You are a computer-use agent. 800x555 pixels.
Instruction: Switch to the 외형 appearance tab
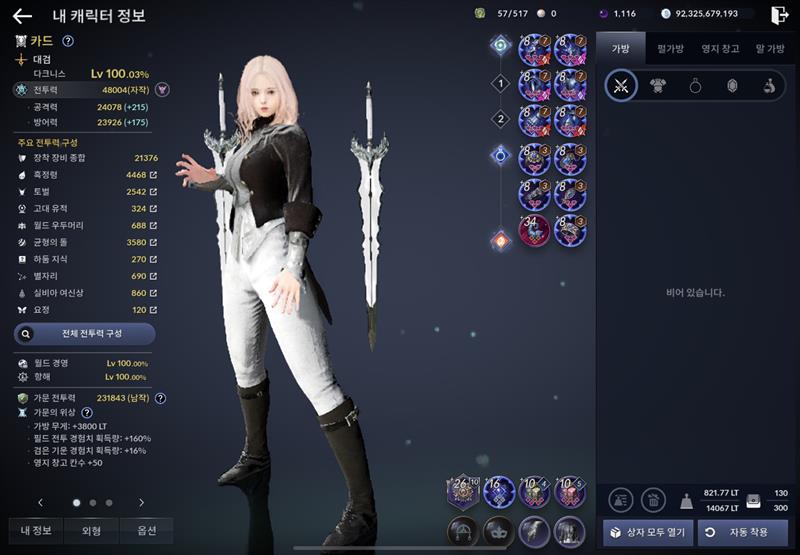pos(91,530)
